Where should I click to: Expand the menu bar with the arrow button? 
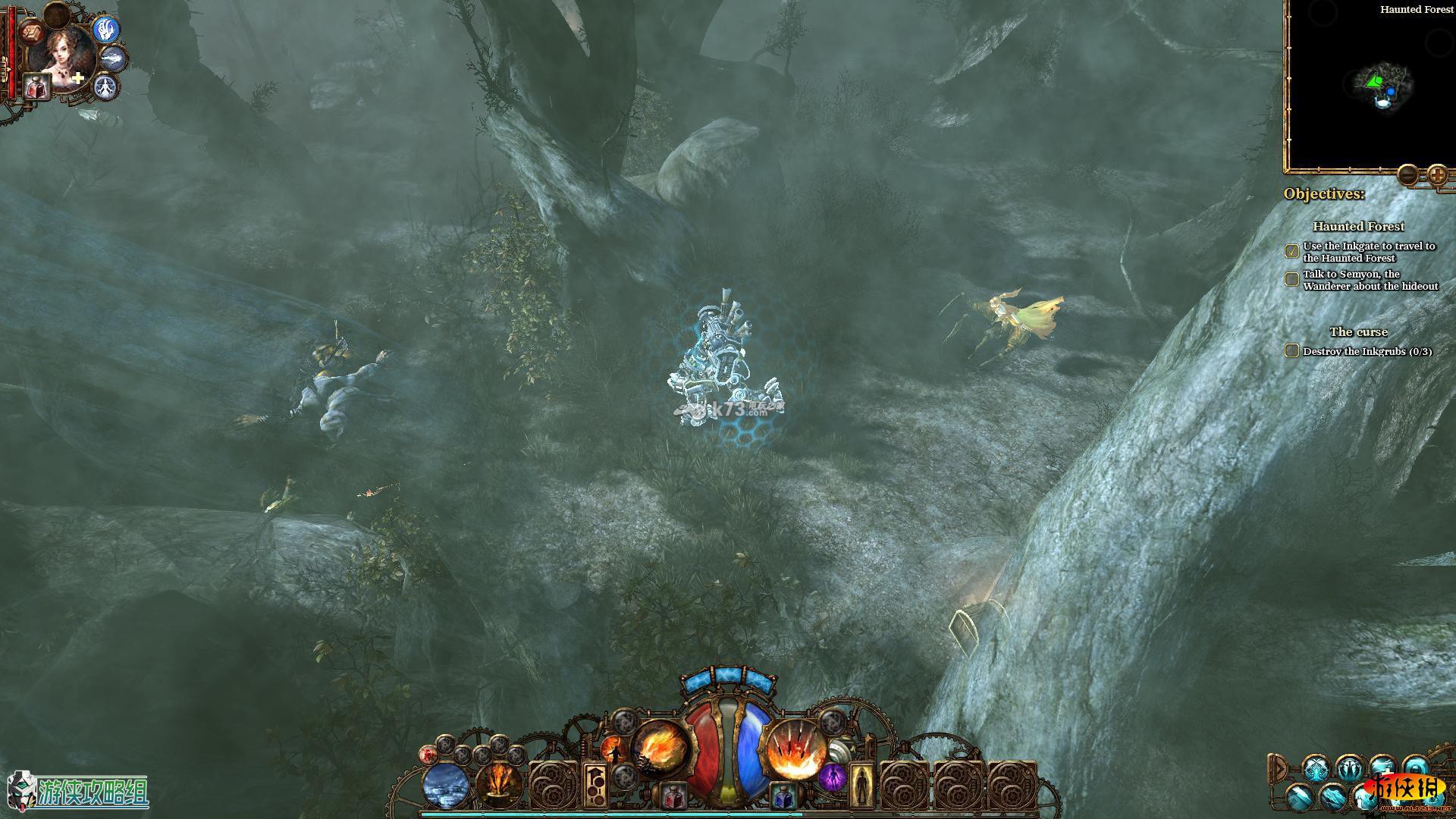tap(1279, 768)
